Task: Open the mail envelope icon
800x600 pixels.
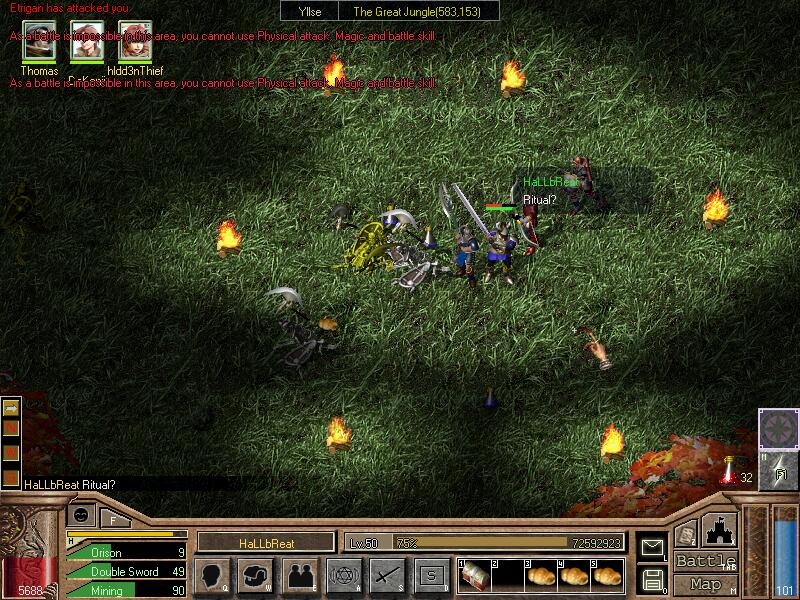Action: (651, 547)
